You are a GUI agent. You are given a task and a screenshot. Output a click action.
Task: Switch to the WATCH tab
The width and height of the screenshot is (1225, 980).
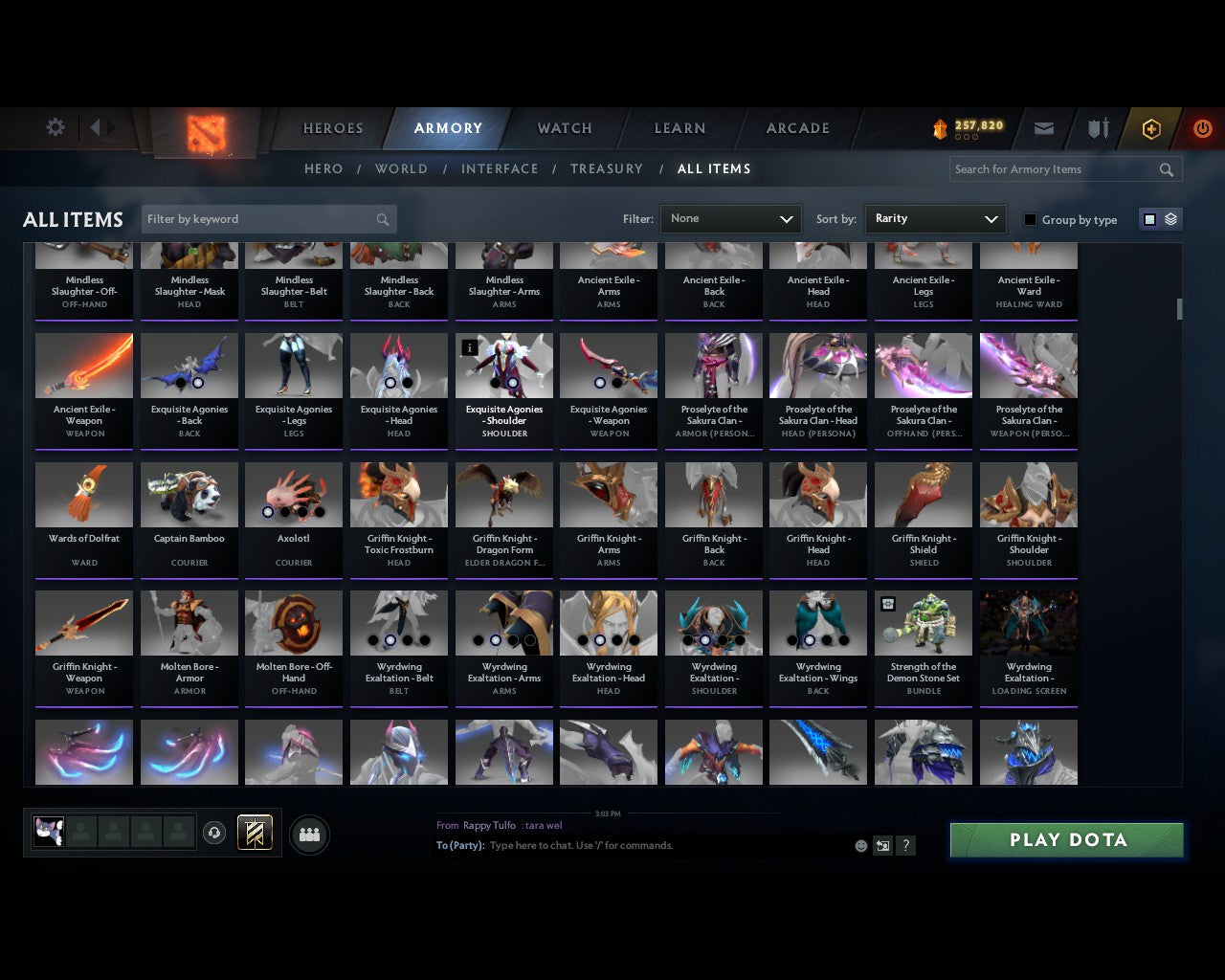564,127
